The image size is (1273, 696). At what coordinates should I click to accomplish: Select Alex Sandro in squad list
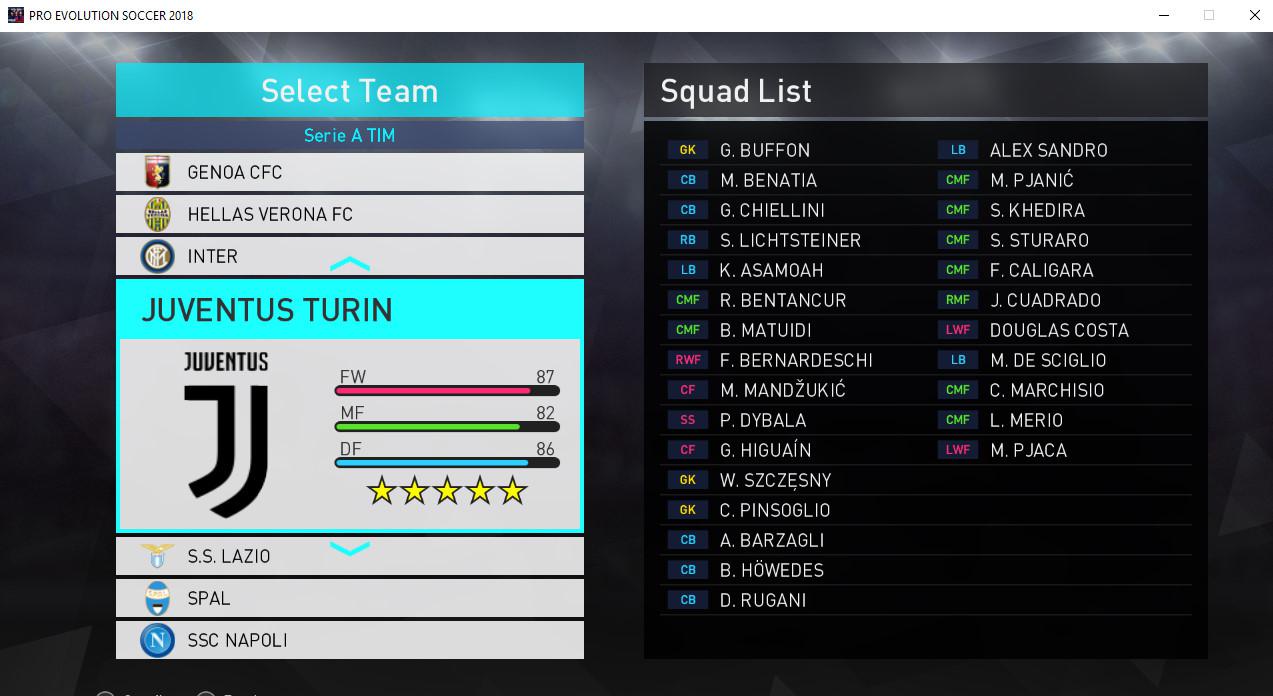tap(1048, 150)
